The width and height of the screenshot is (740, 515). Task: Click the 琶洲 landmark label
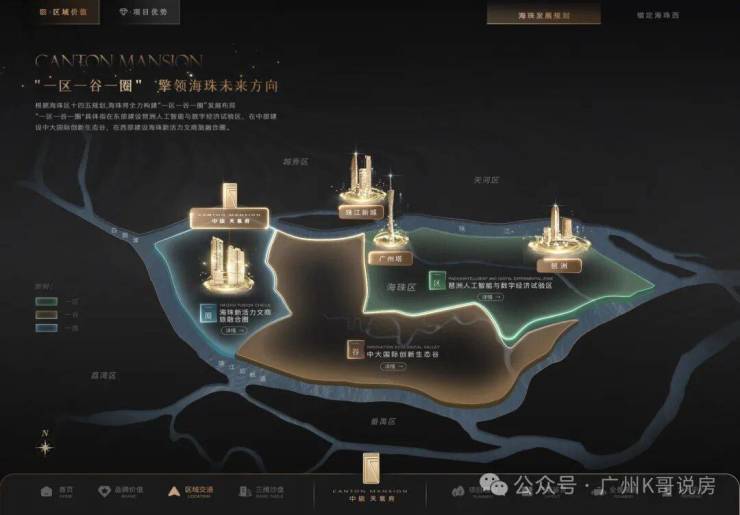pyautogui.click(x=557, y=255)
